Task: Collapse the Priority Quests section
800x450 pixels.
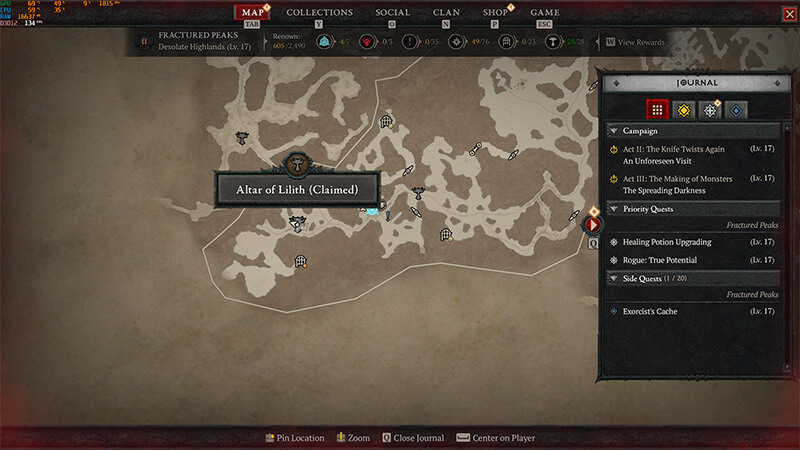Action: click(x=613, y=209)
